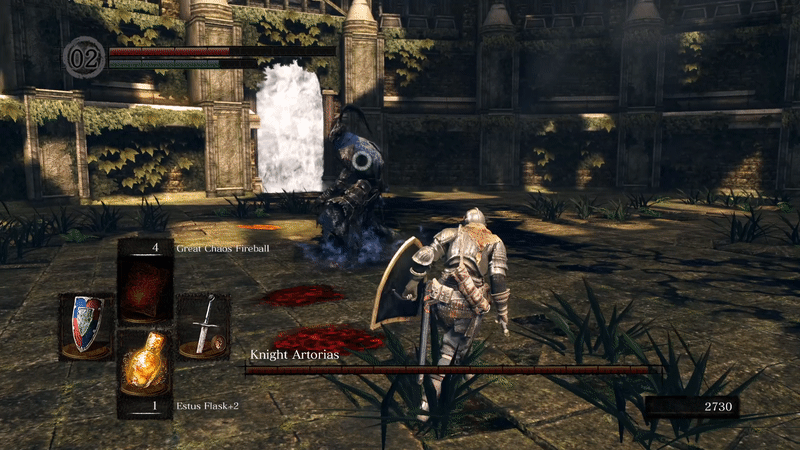Click the humanity counter emblem
This screenshot has height=450, width=800.
coord(83,56)
